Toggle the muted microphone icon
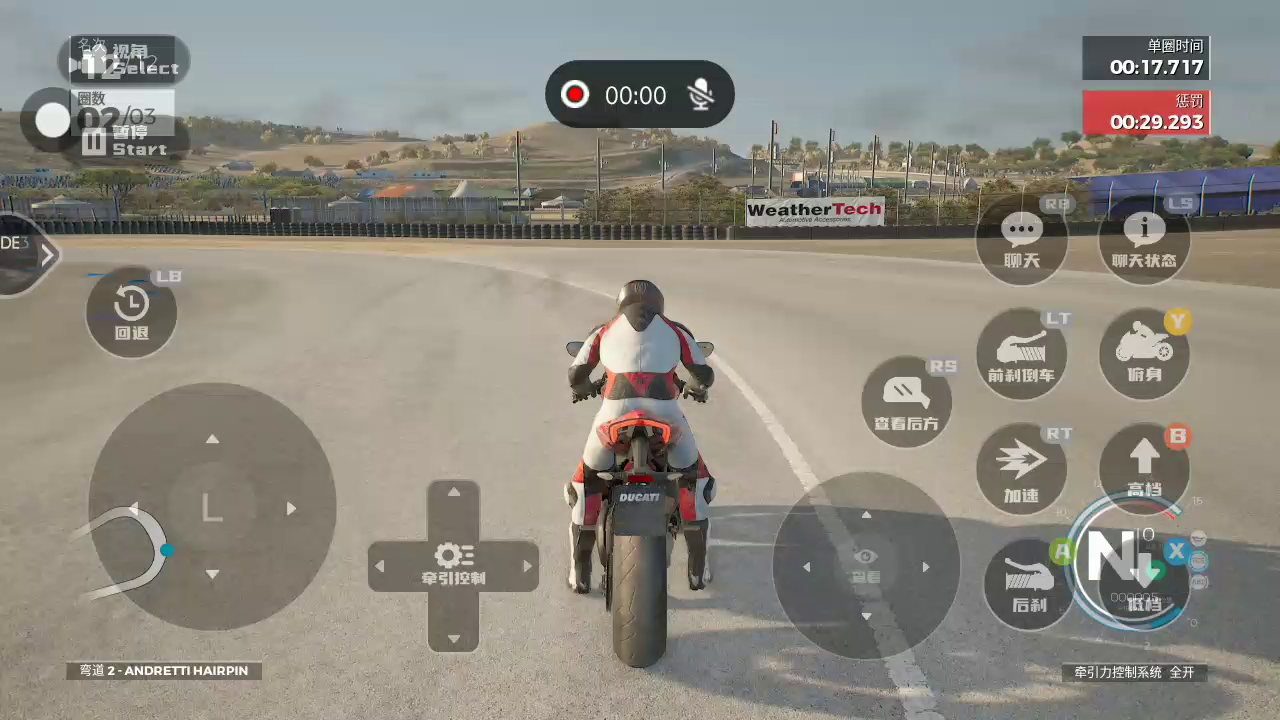 point(702,95)
